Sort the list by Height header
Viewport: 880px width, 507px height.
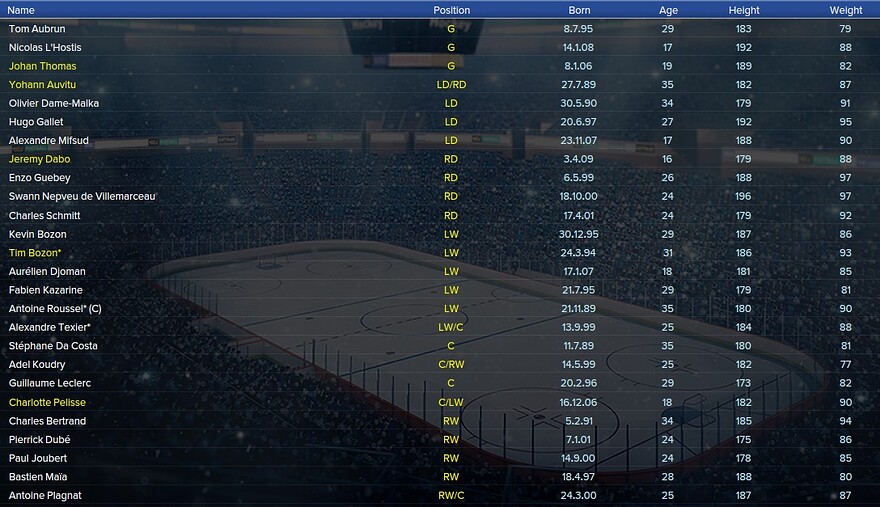744,10
